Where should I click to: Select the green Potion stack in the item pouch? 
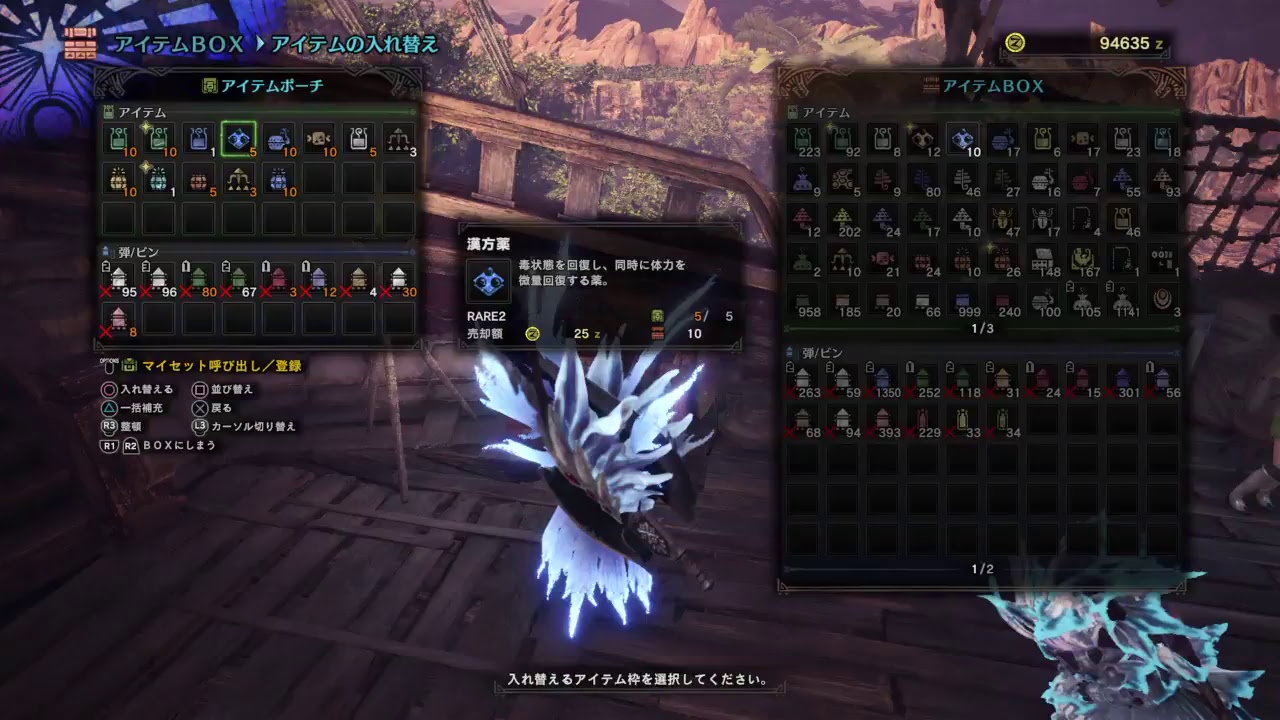point(118,140)
